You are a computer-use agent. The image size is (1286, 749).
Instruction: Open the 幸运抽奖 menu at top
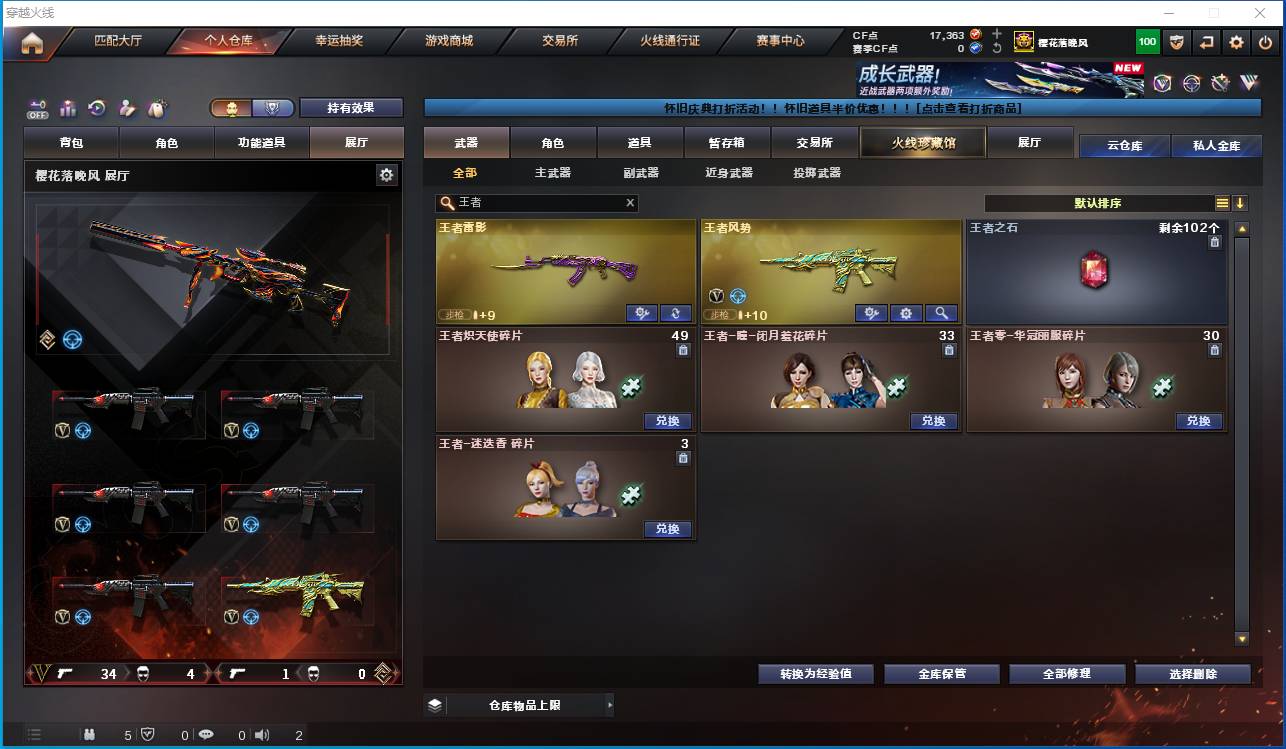point(338,42)
